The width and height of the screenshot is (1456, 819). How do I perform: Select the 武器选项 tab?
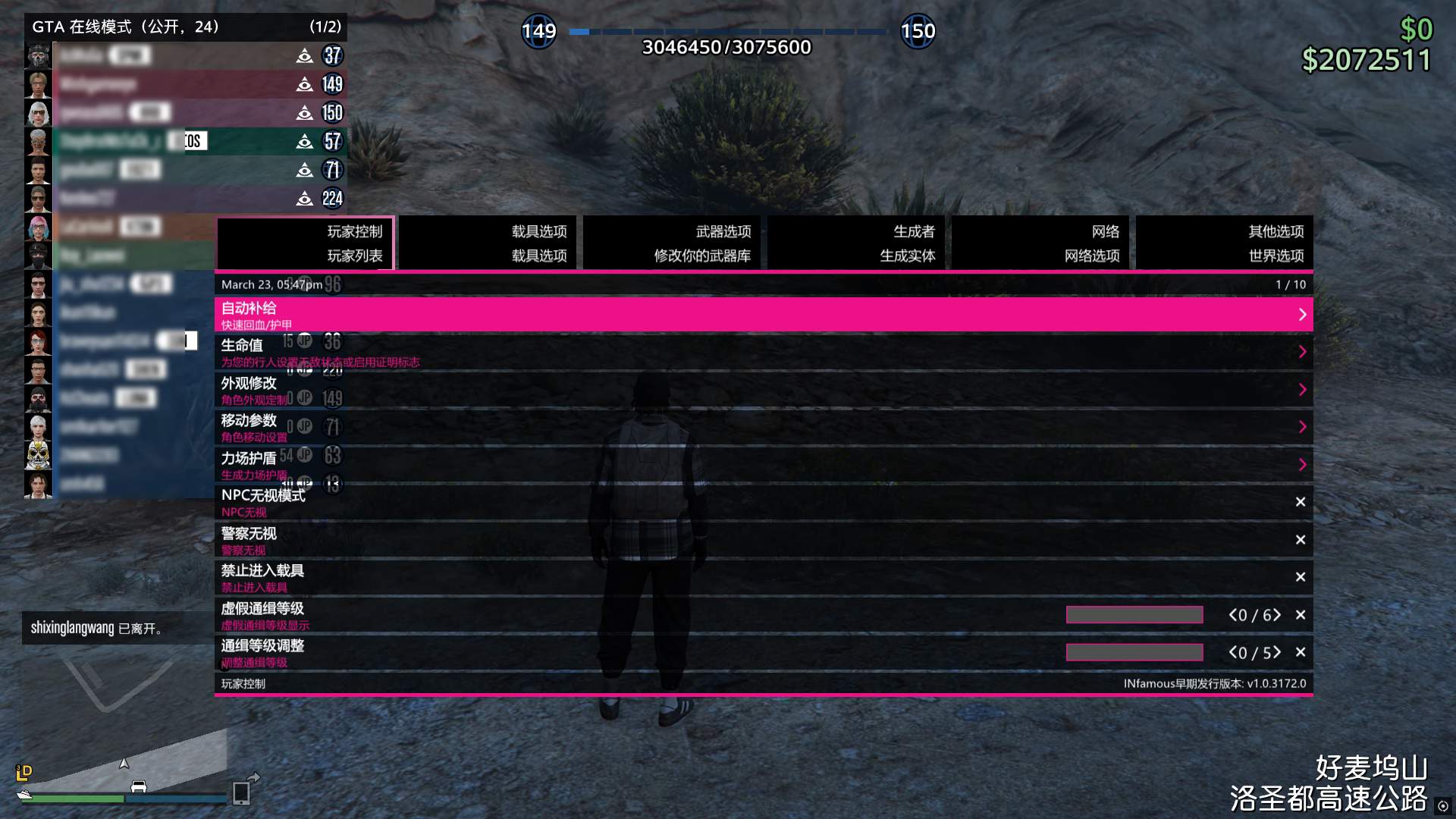(x=673, y=243)
